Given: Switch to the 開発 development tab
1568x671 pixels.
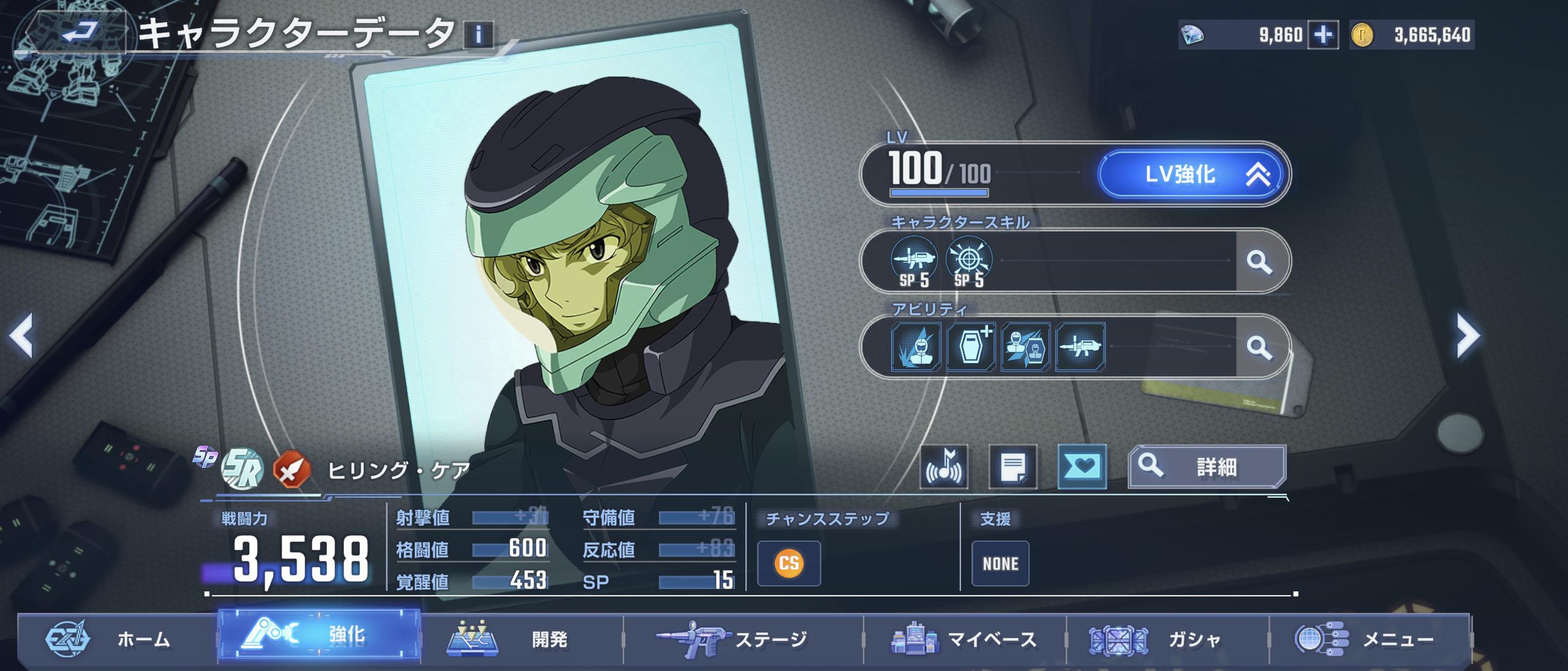Looking at the screenshot, I should click(521, 639).
